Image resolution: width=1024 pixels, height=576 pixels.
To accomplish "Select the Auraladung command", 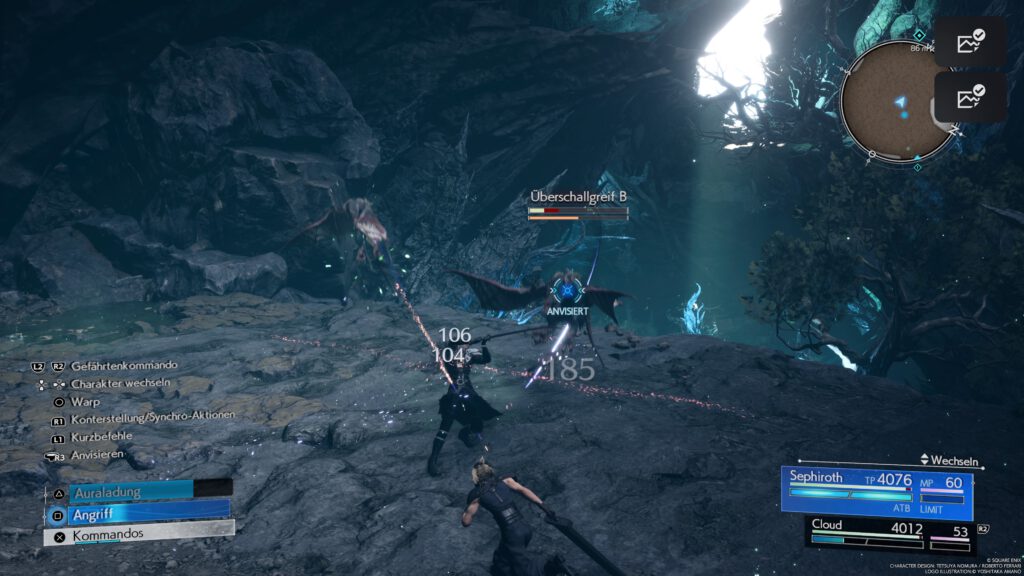I will (x=137, y=491).
